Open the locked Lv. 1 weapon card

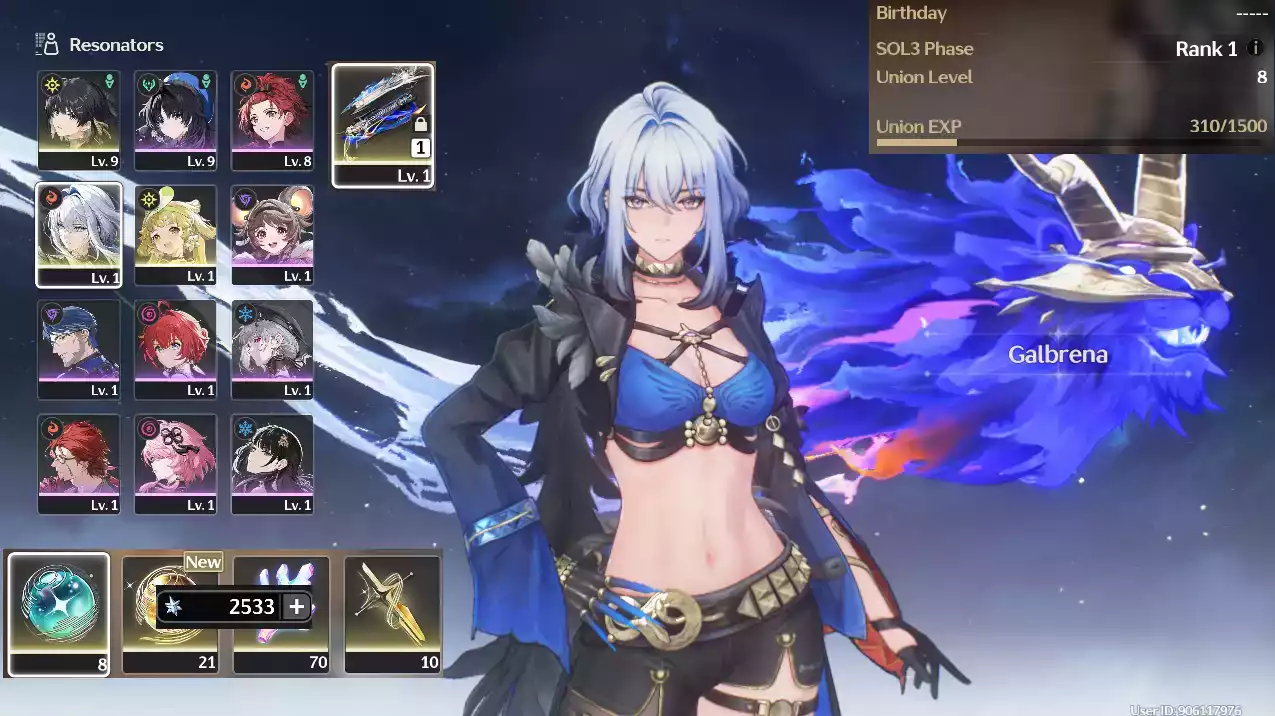[383, 125]
